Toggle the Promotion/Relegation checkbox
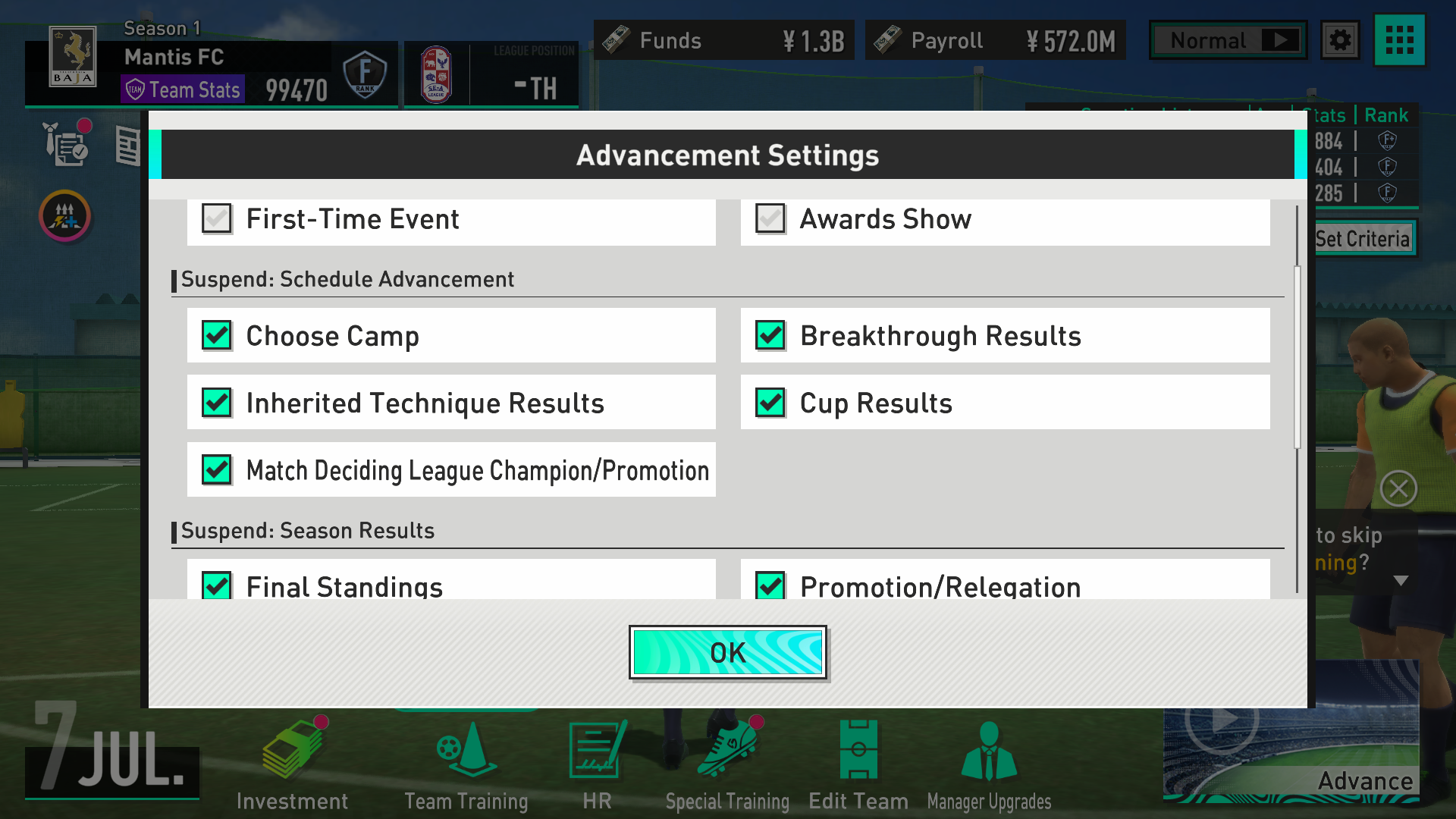The width and height of the screenshot is (1456, 819). tap(770, 585)
